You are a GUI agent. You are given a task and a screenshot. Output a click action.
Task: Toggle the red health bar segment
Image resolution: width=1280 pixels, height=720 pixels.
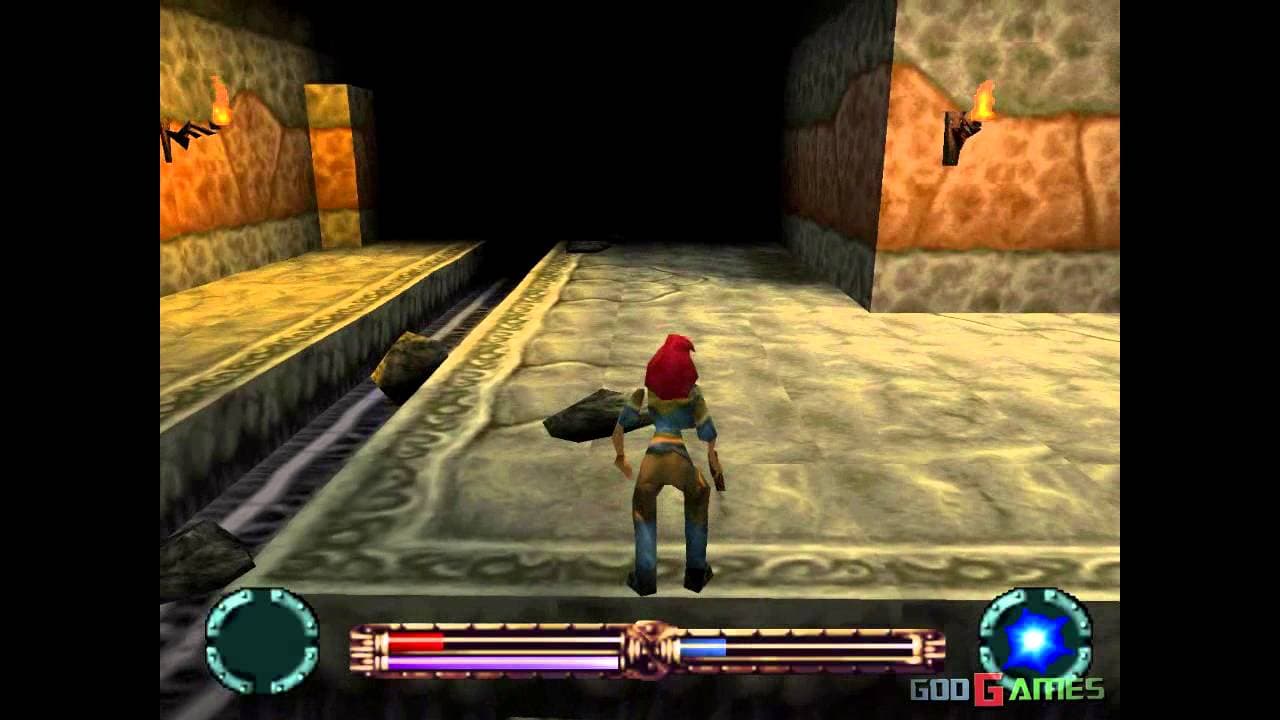click(415, 640)
